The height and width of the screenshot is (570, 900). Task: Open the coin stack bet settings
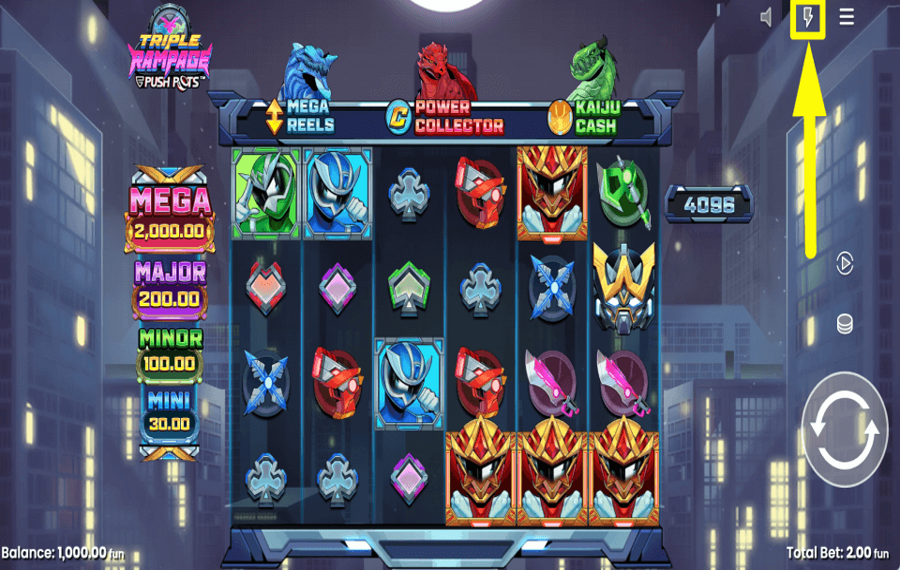(845, 324)
